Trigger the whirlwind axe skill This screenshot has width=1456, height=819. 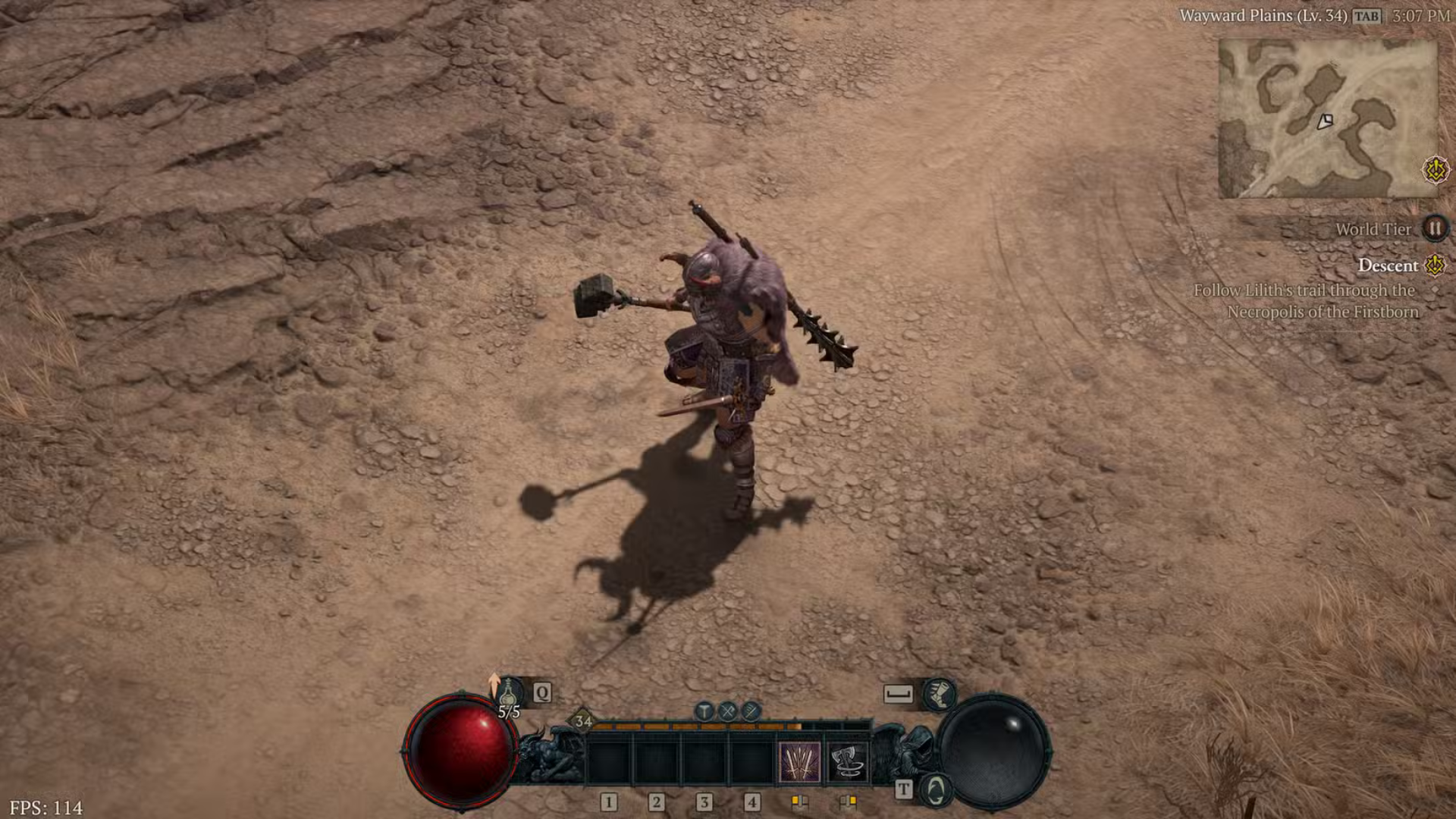tap(847, 761)
